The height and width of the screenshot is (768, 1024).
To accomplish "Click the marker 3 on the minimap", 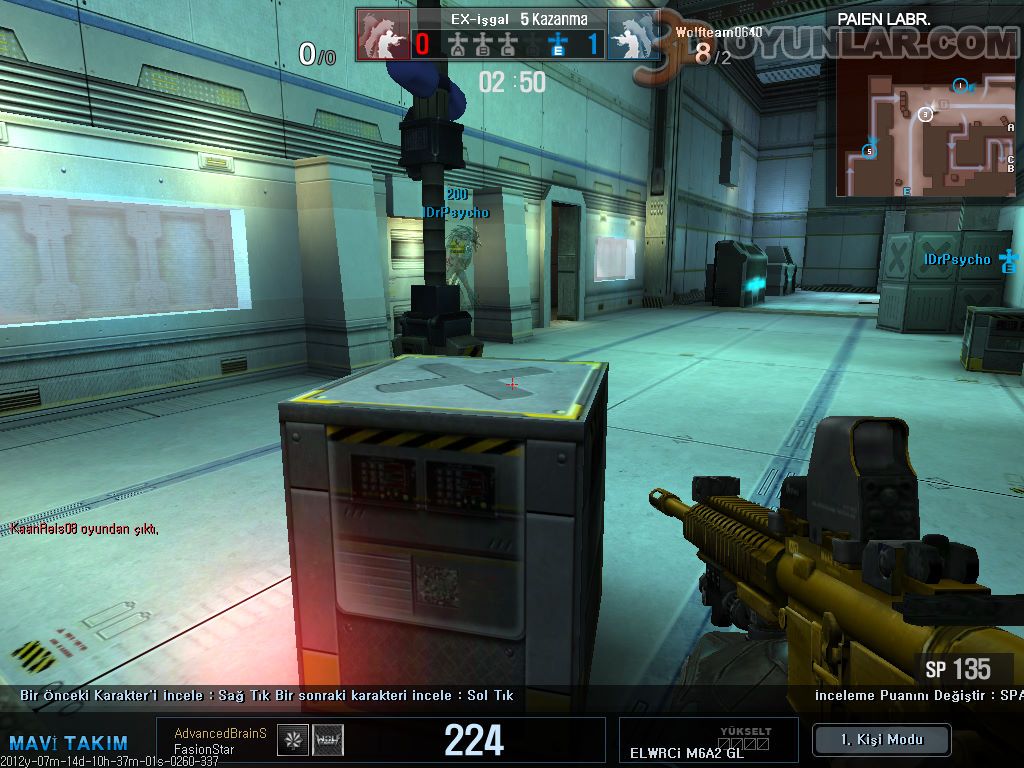I will click(x=925, y=115).
